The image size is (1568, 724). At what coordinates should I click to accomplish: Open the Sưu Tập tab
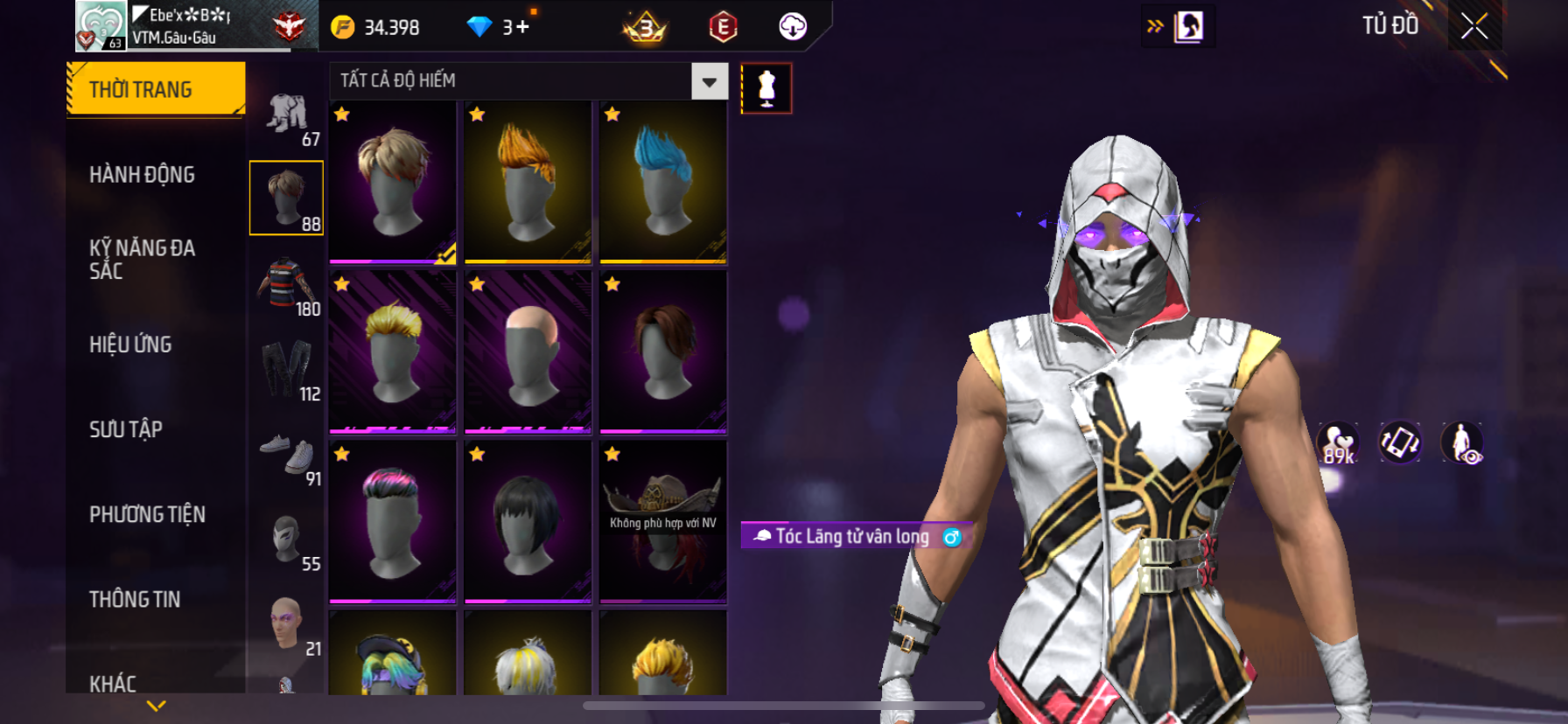[126, 429]
